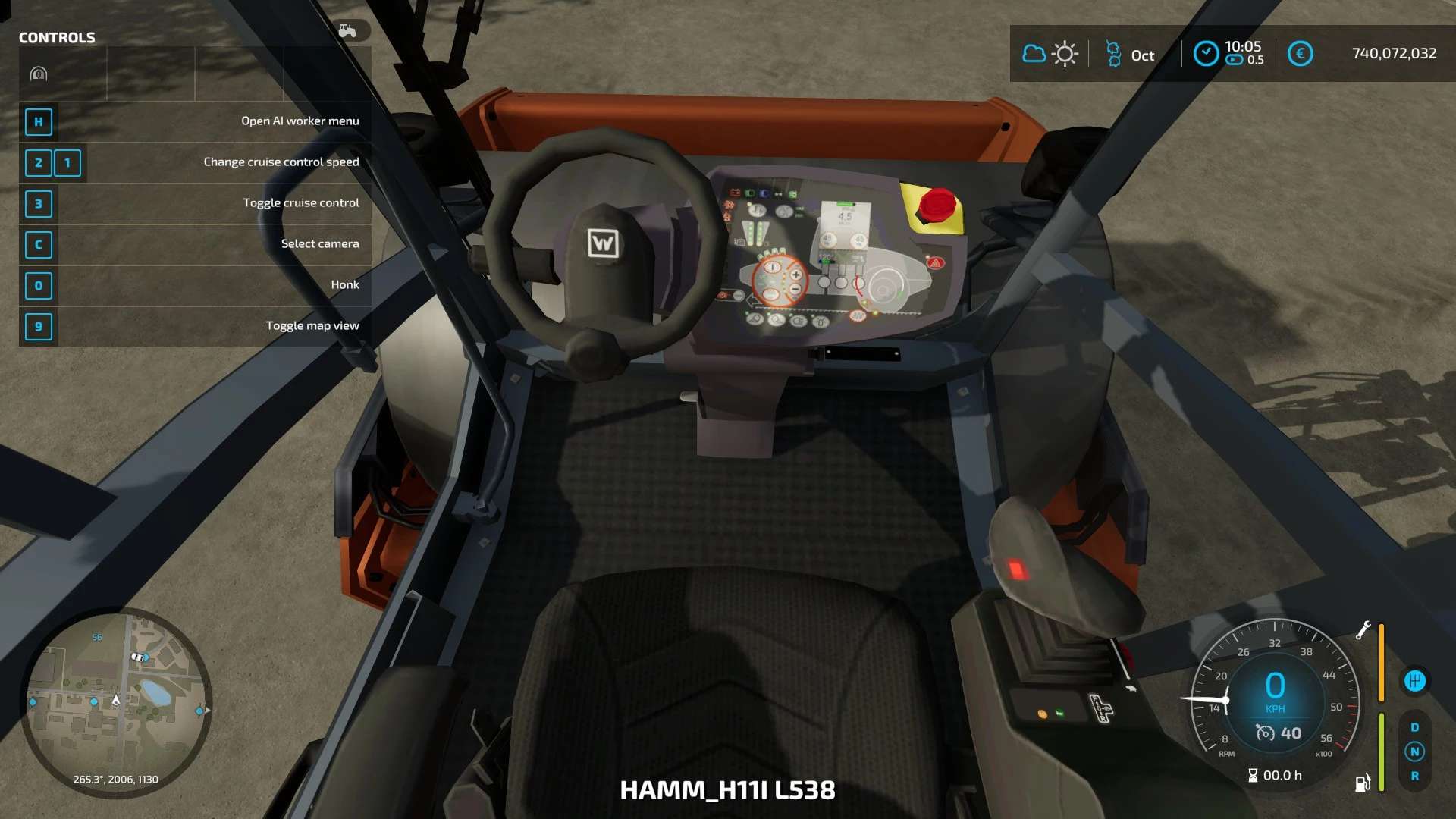Click the circular minimap
The width and height of the screenshot is (1456, 819).
coord(115,702)
